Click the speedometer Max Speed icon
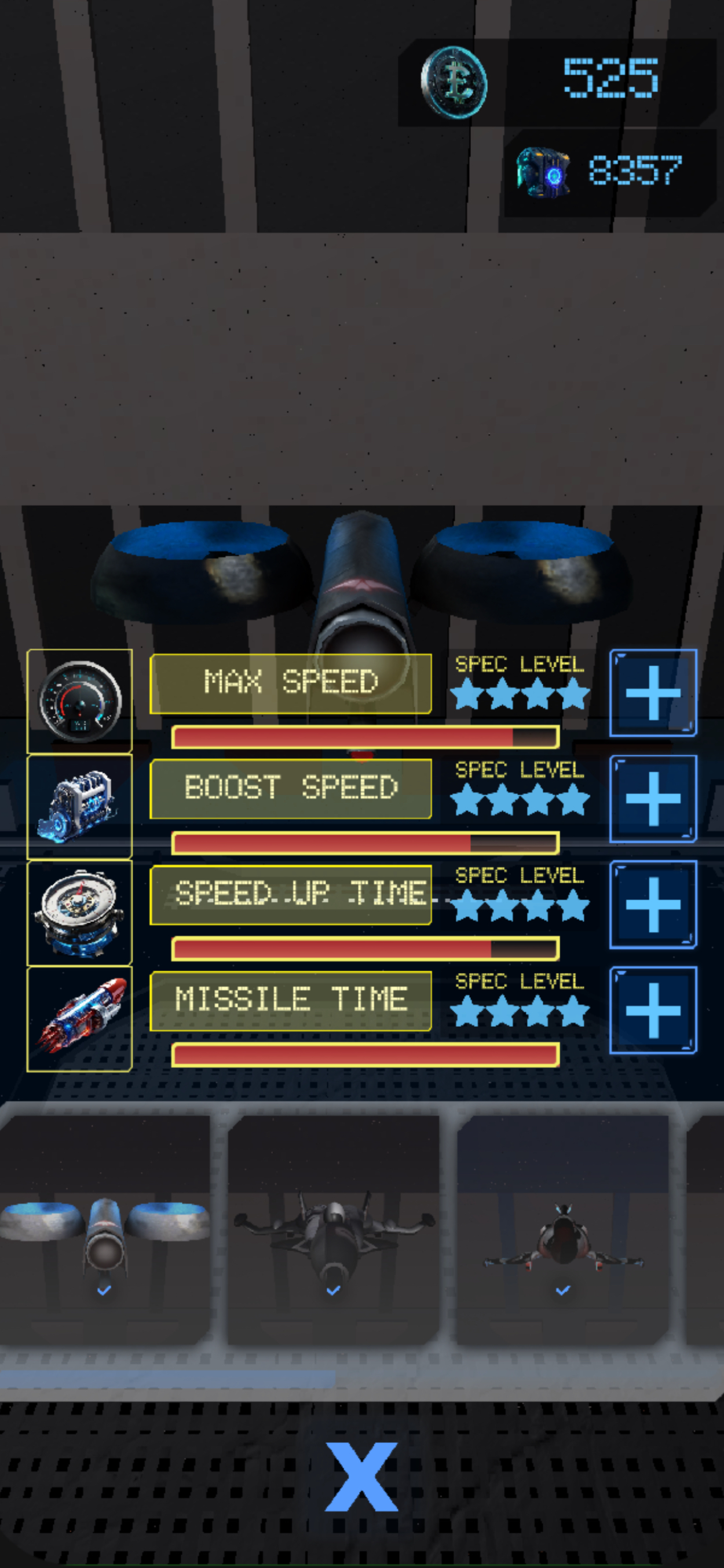 pos(80,701)
